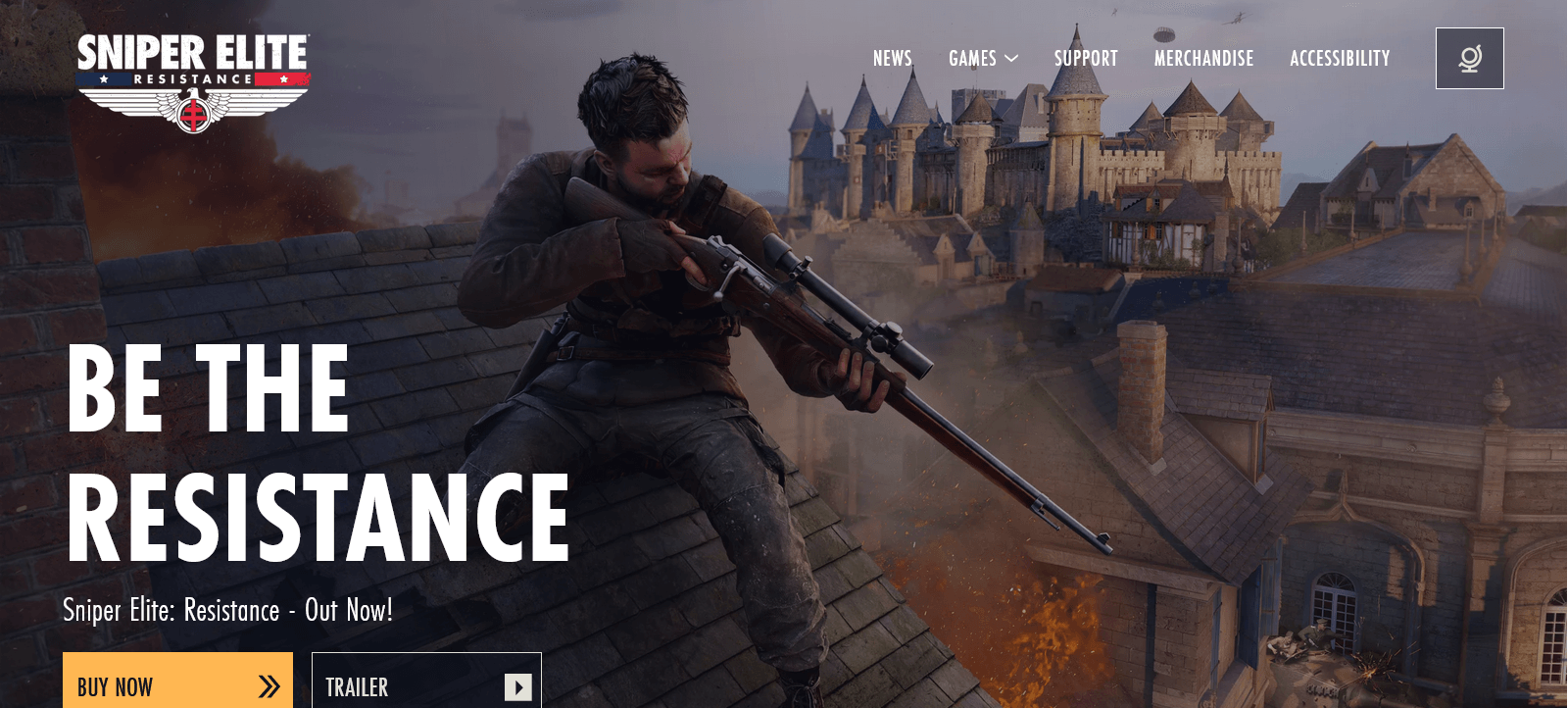Click the Sniper Elite: Resistance - Out Now! text
Screen dimensions: 1568x708
click(x=227, y=610)
